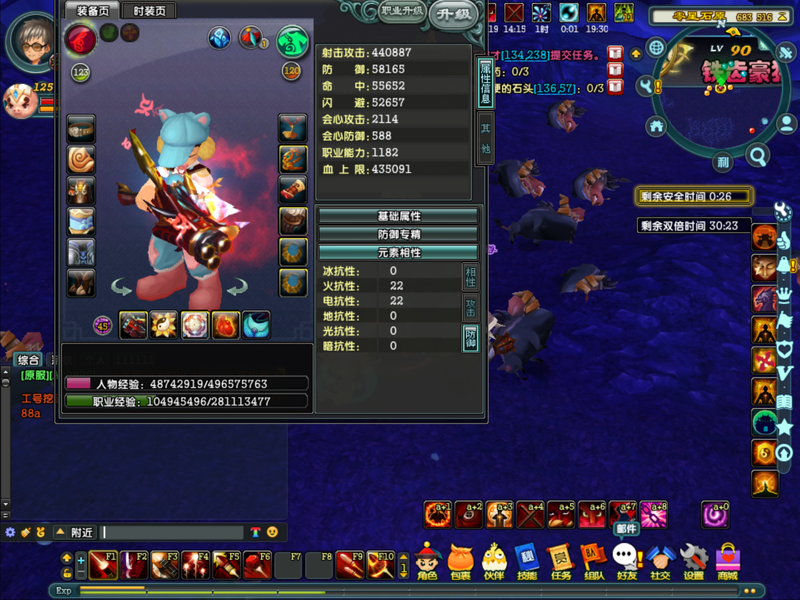Select the 元素相性 element affinity header
Screen dimensions: 800x600
pyautogui.click(x=398, y=252)
